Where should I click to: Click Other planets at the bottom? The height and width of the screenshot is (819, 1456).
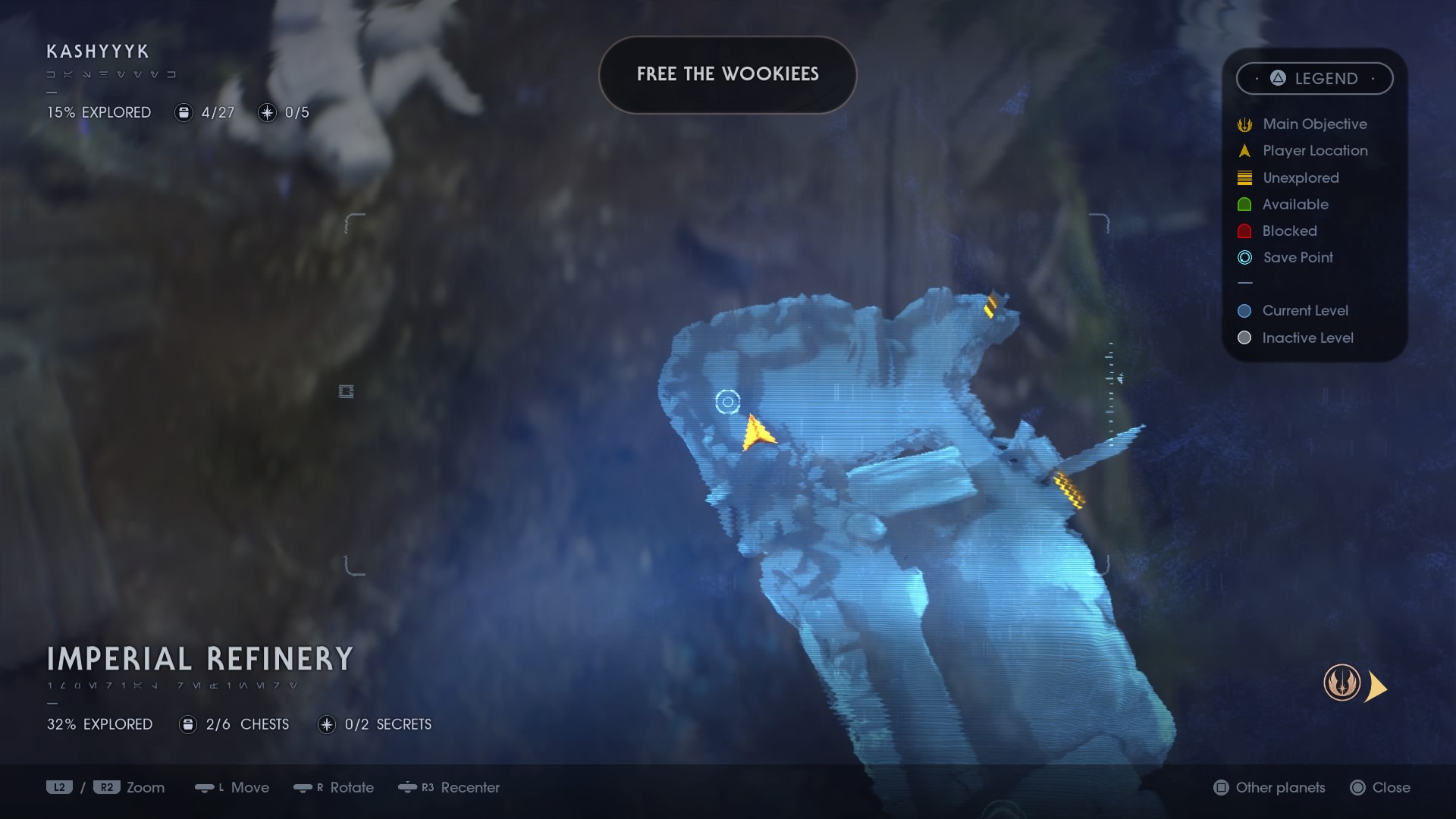point(1280,788)
